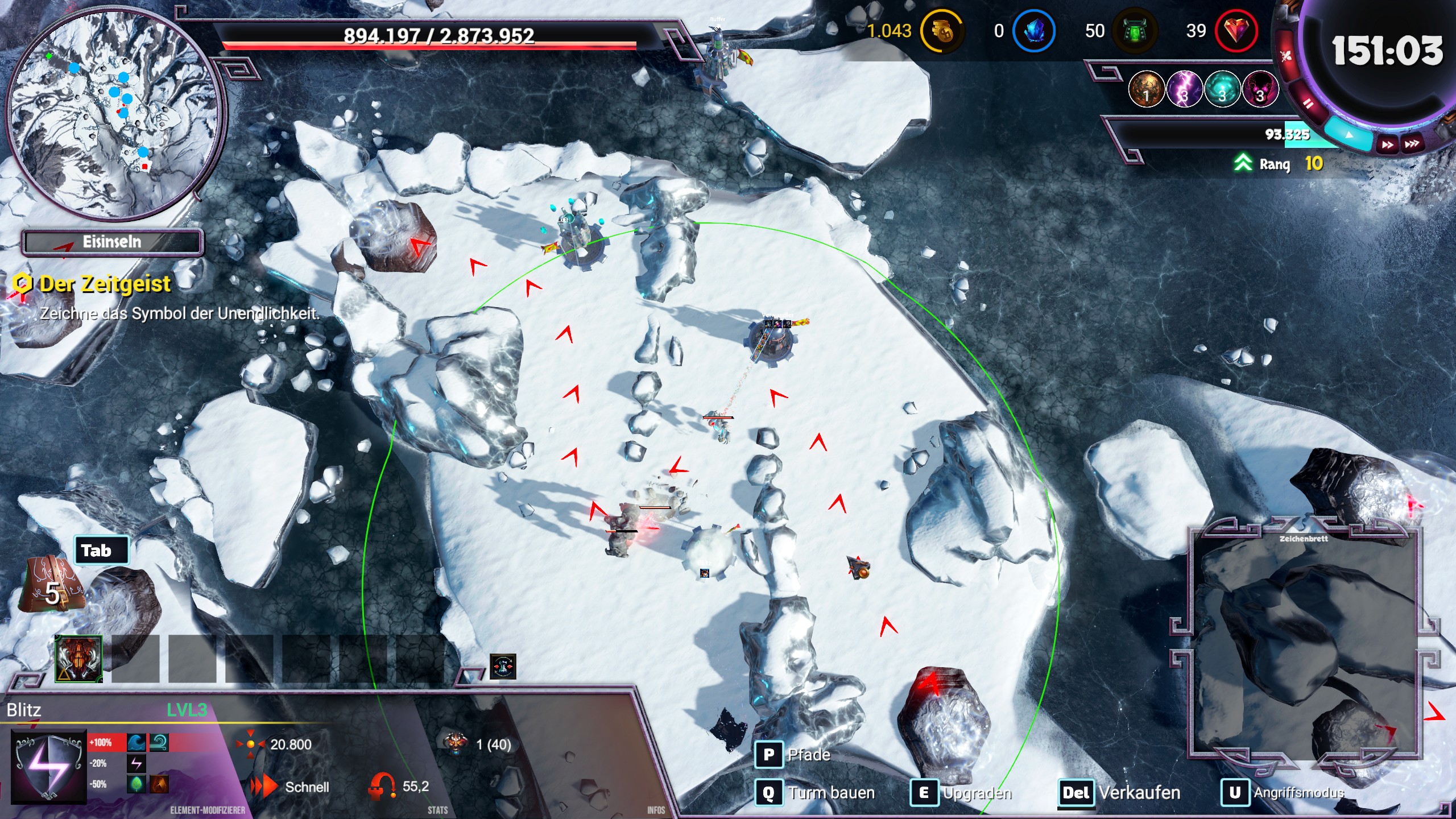Activate double fast-forward speed
The image size is (1456, 819).
tap(1387, 144)
